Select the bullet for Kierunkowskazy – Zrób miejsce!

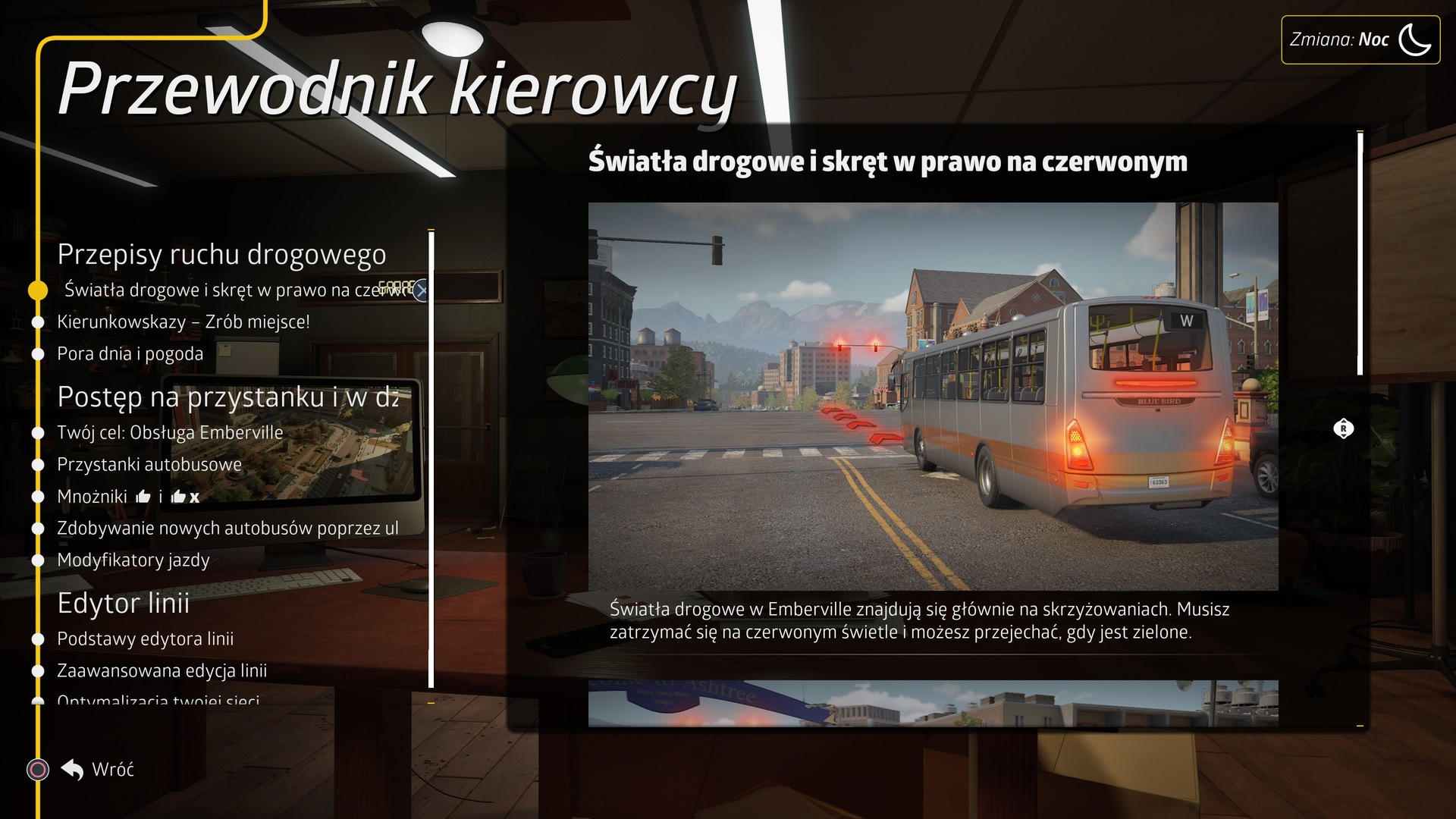[x=37, y=321]
